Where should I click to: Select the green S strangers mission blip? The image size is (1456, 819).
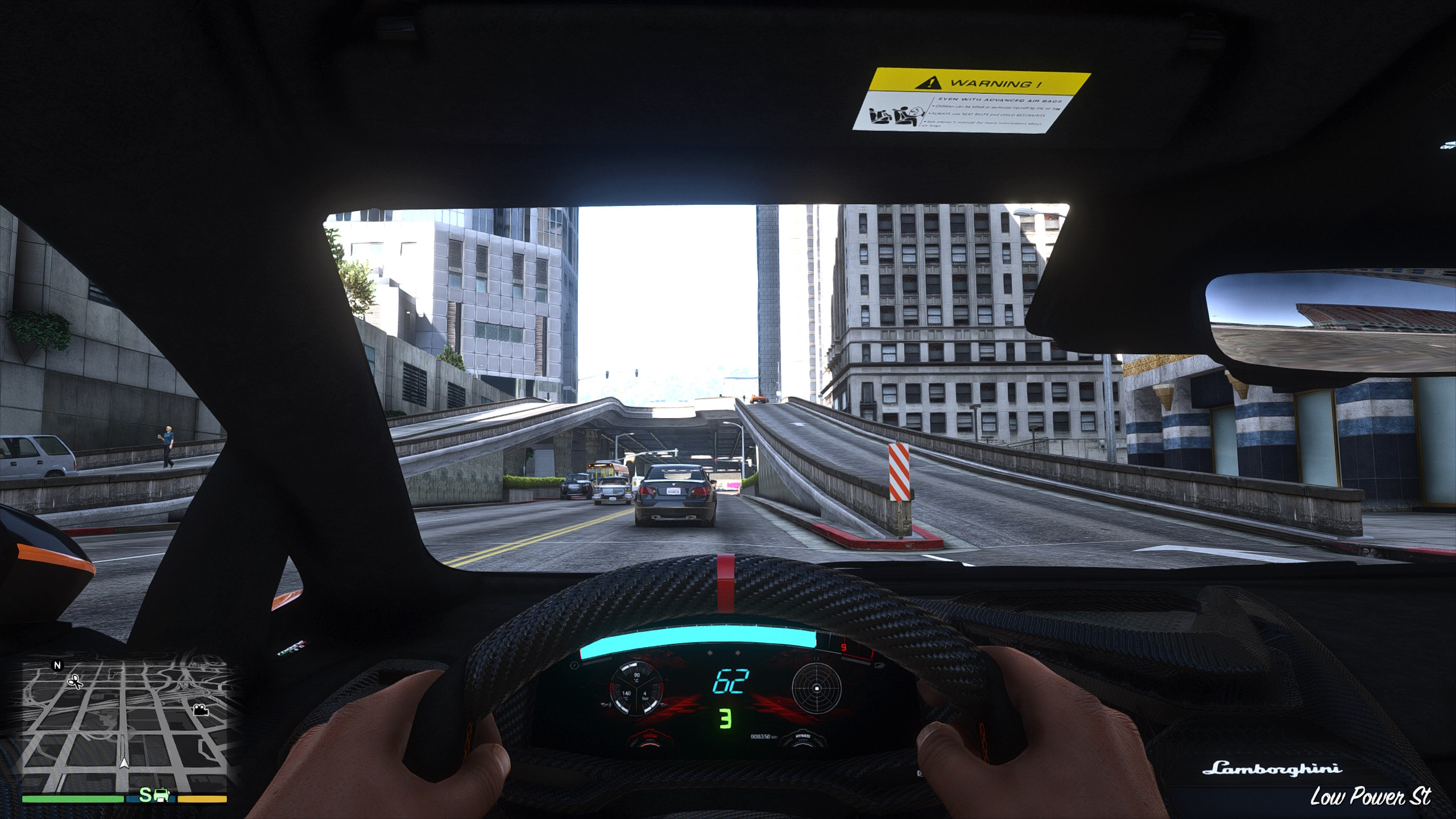(x=146, y=796)
